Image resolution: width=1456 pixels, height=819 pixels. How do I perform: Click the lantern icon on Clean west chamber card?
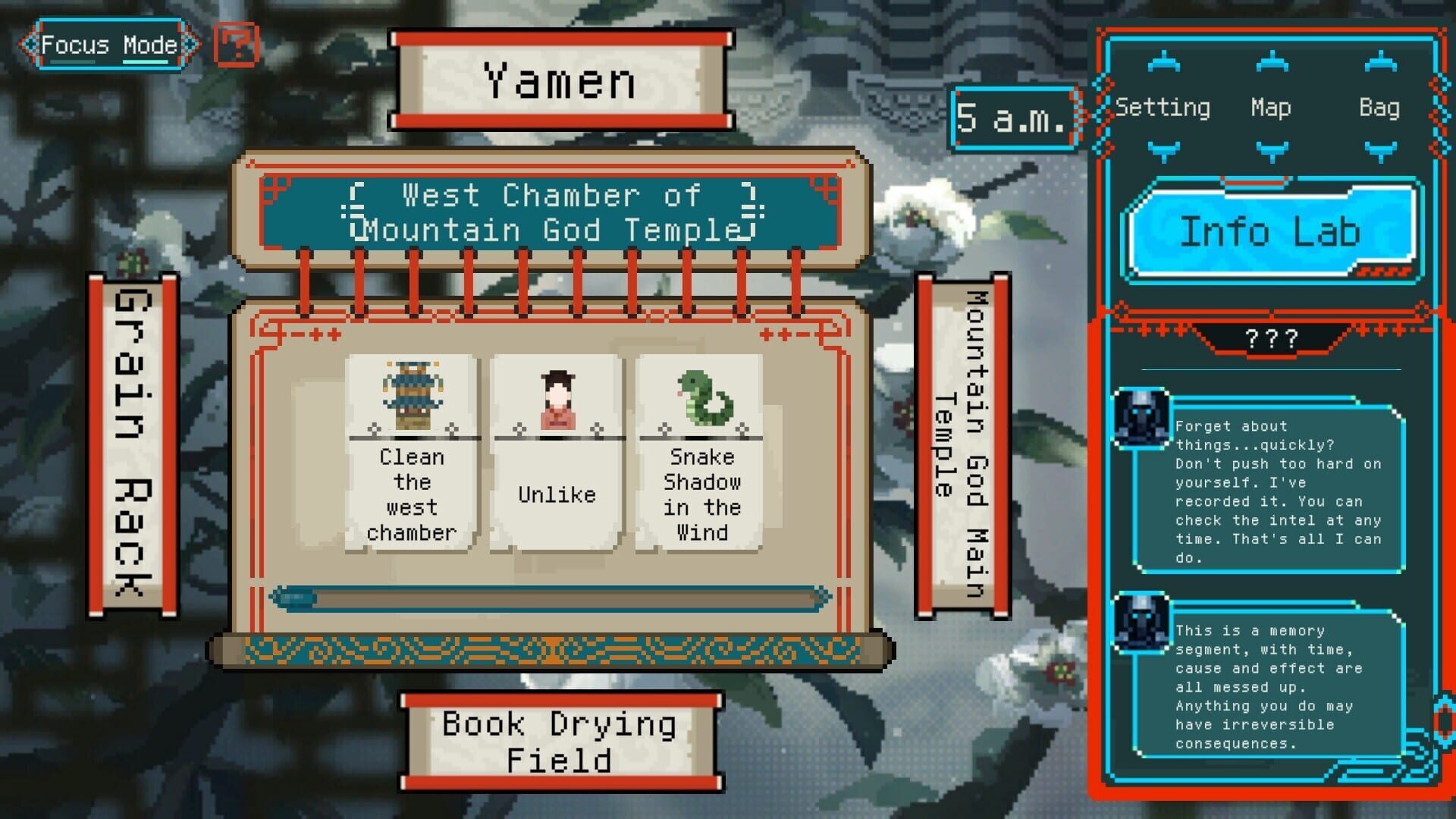(x=411, y=394)
